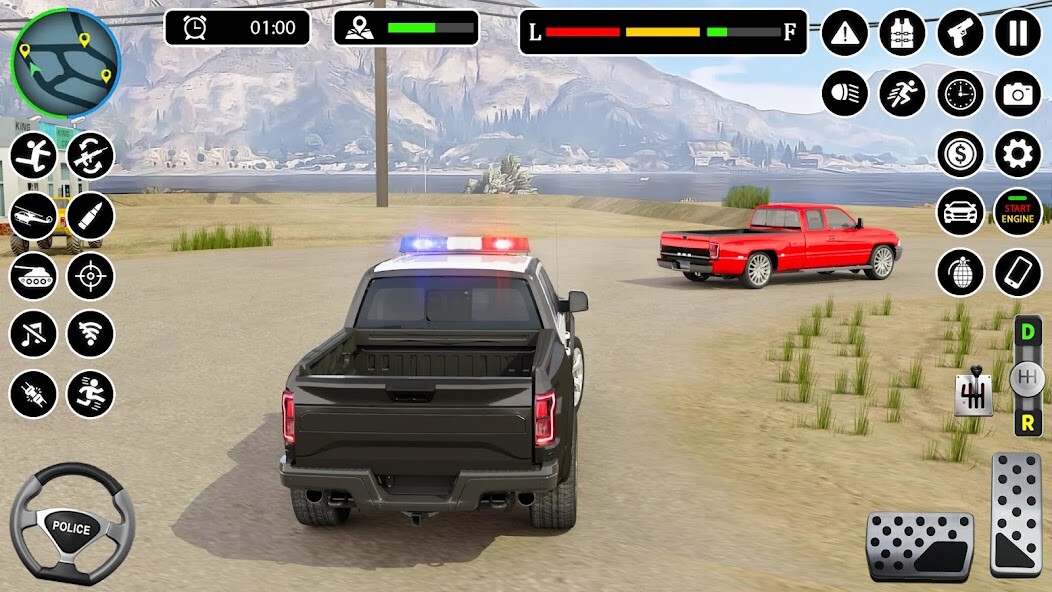Open the circular minimap
This screenshot has height=592, width=1052.
66,62
